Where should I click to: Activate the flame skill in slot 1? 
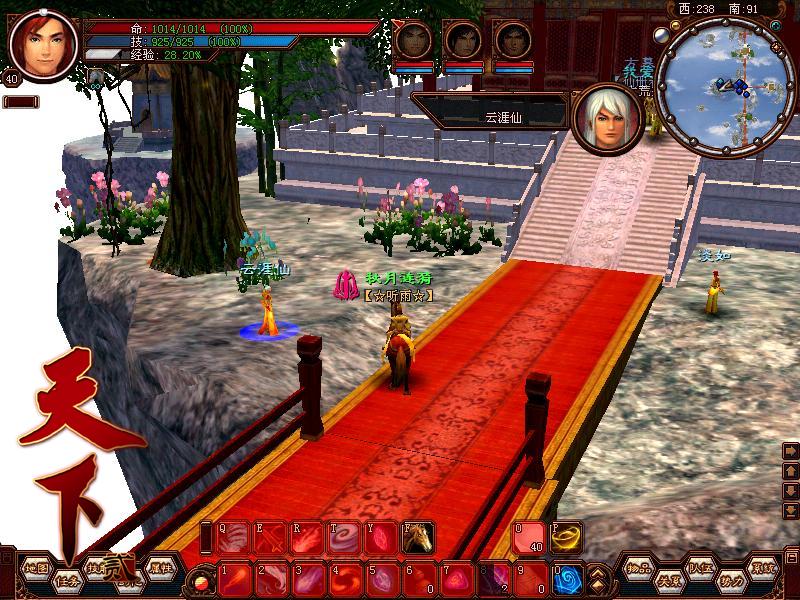(x=234, y=579)
